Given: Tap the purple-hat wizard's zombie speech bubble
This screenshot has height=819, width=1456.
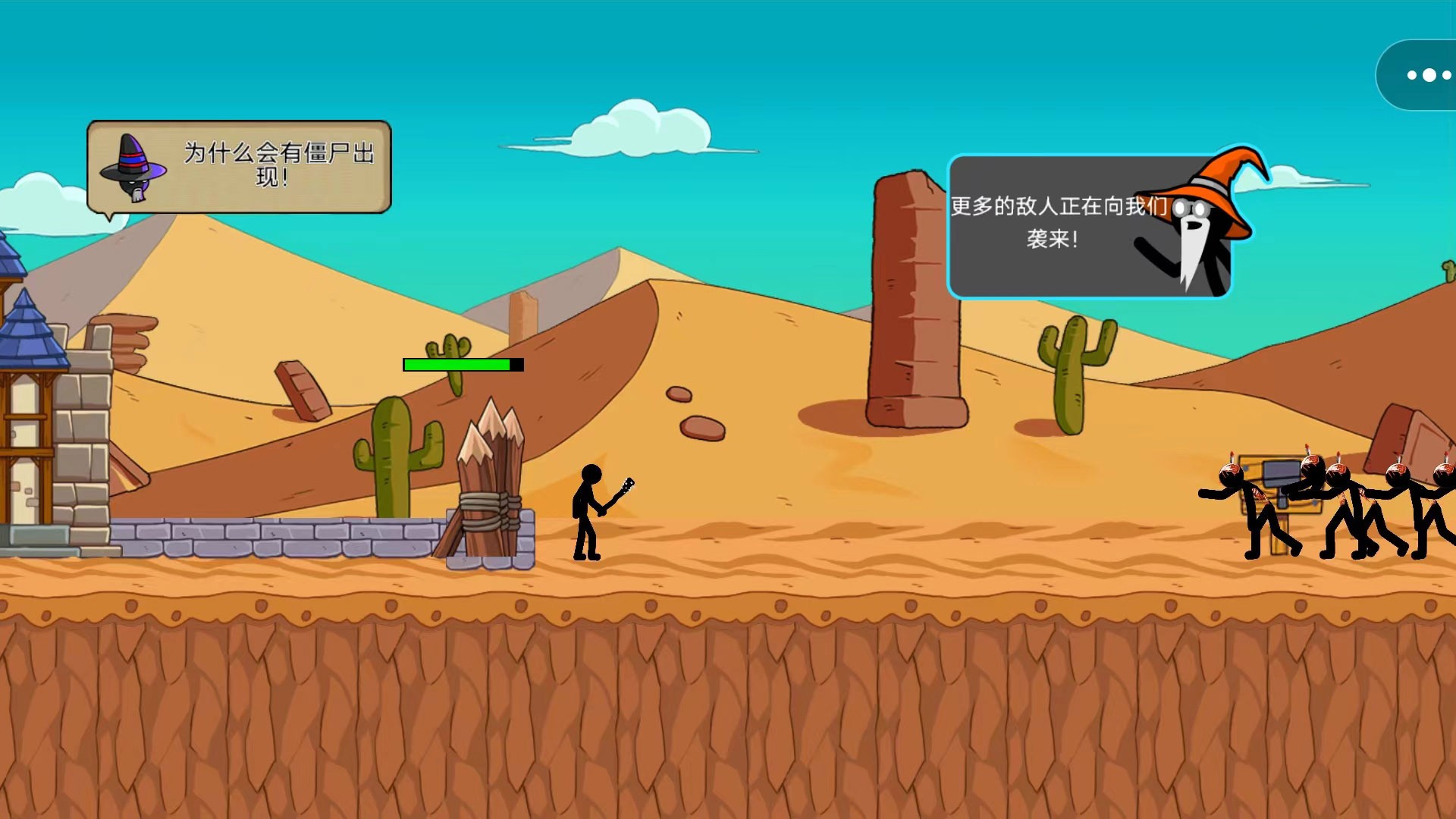Looking at the screenshot, I should coord(239,167).
